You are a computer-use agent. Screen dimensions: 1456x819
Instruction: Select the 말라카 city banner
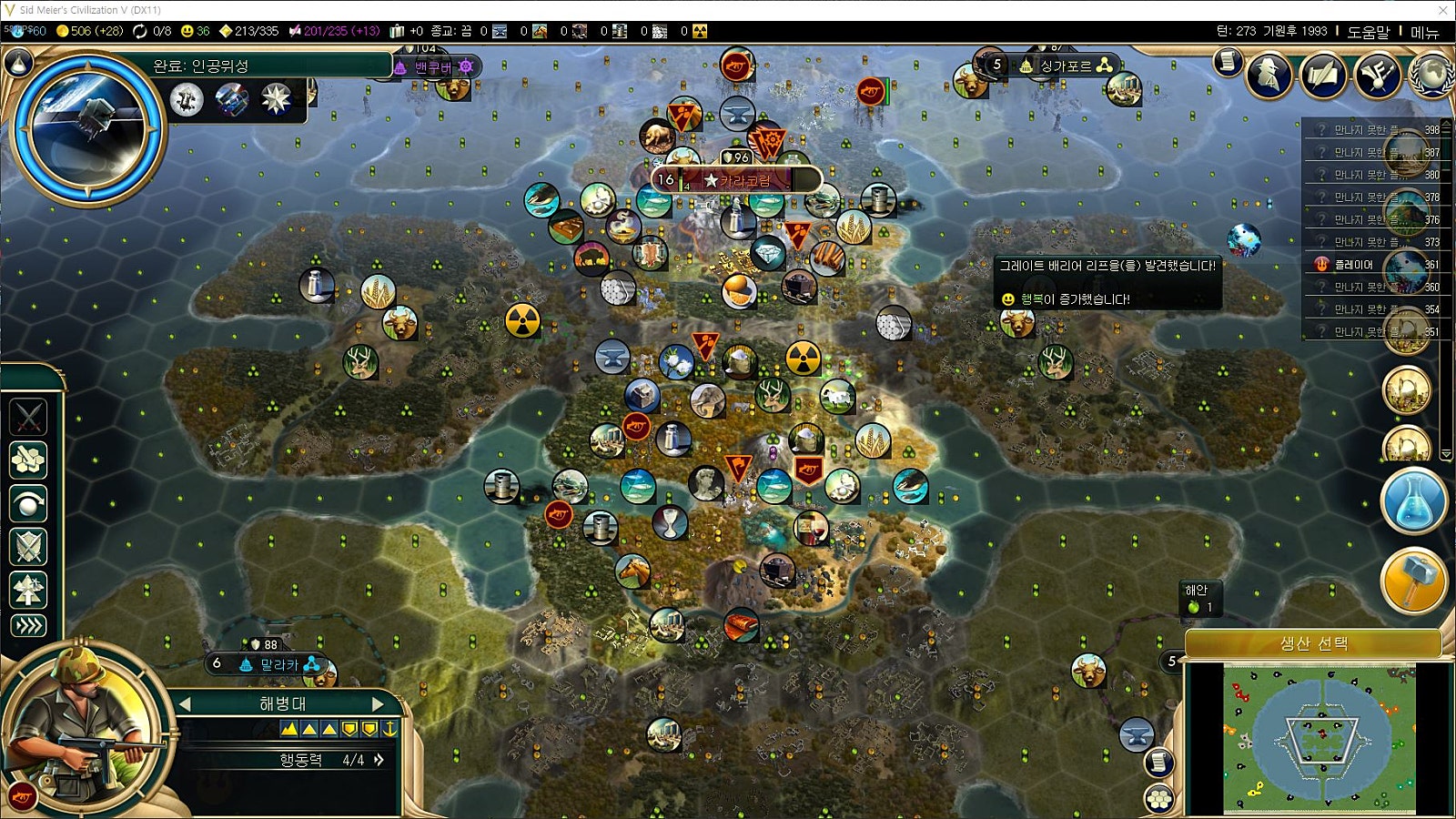[271, 664]
